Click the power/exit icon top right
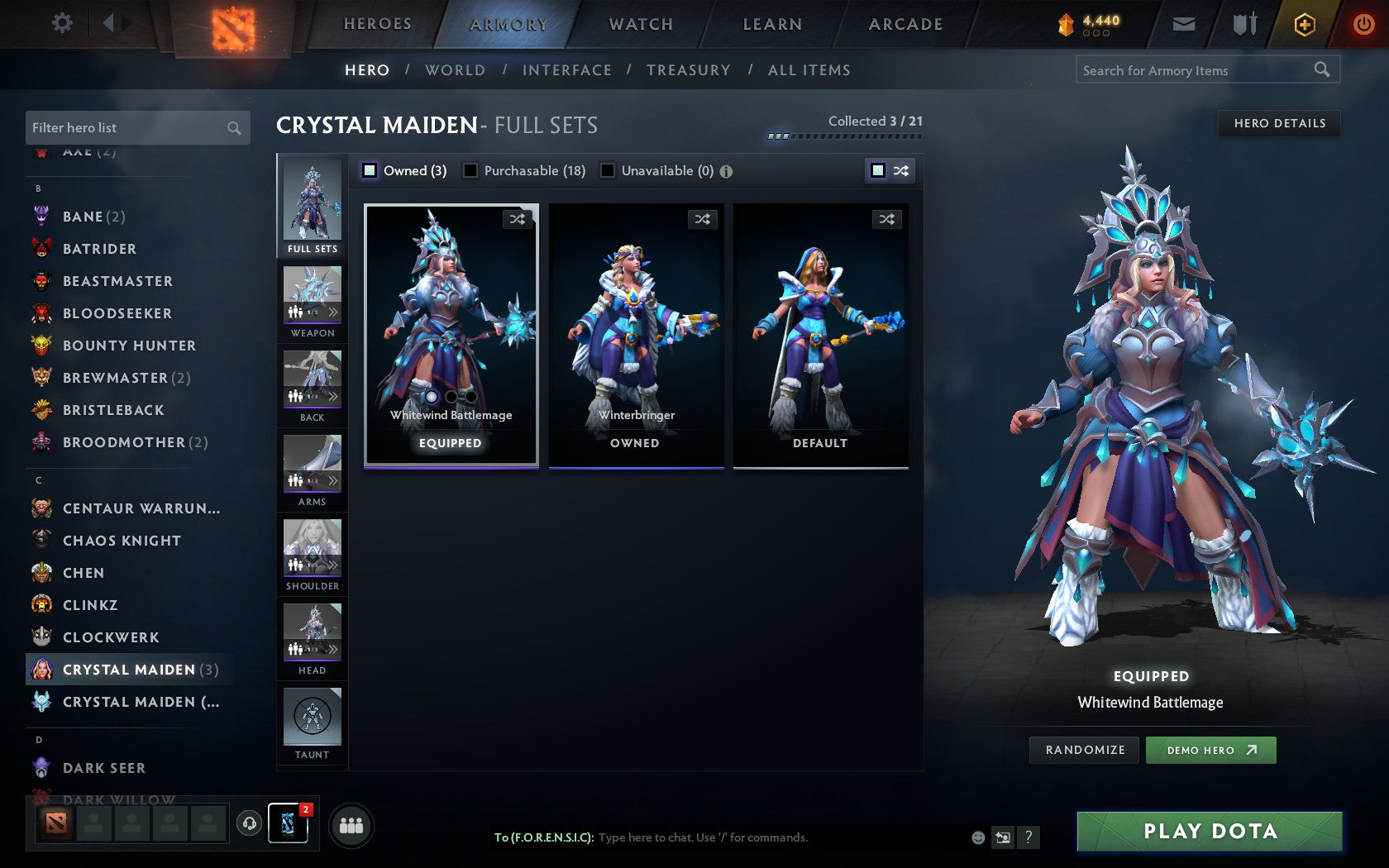 coord(1363,24)
